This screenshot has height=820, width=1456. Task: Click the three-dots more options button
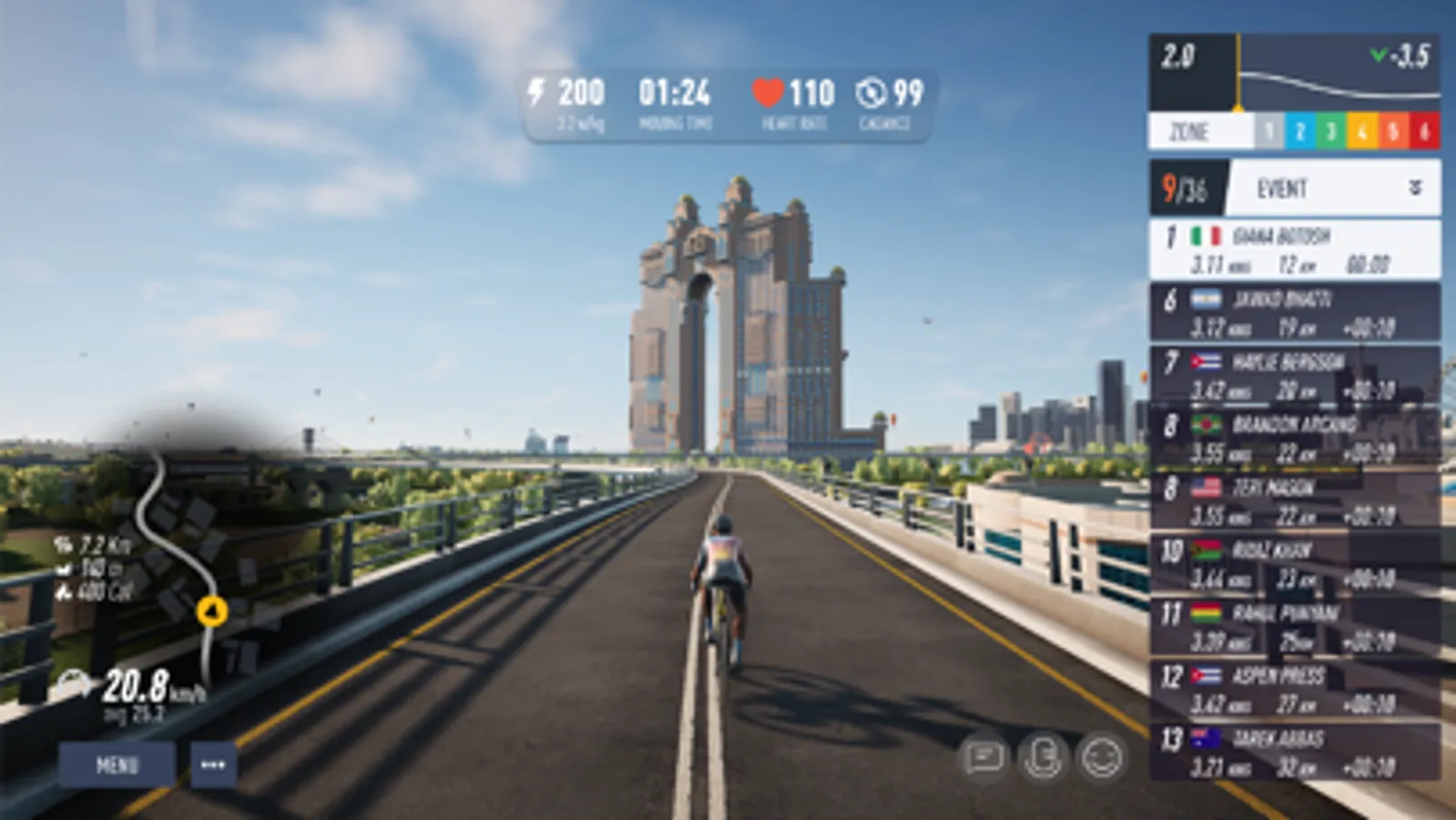click(213, 764)
